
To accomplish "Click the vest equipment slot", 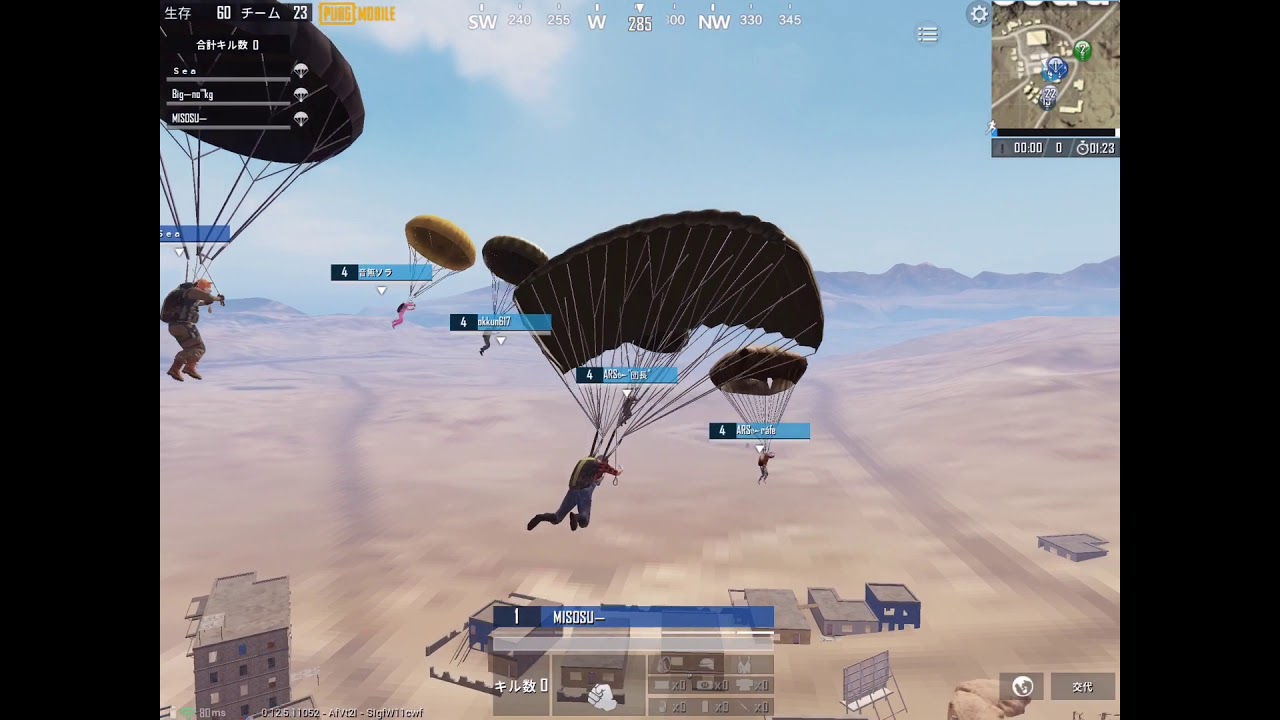I will coord(744,662).
